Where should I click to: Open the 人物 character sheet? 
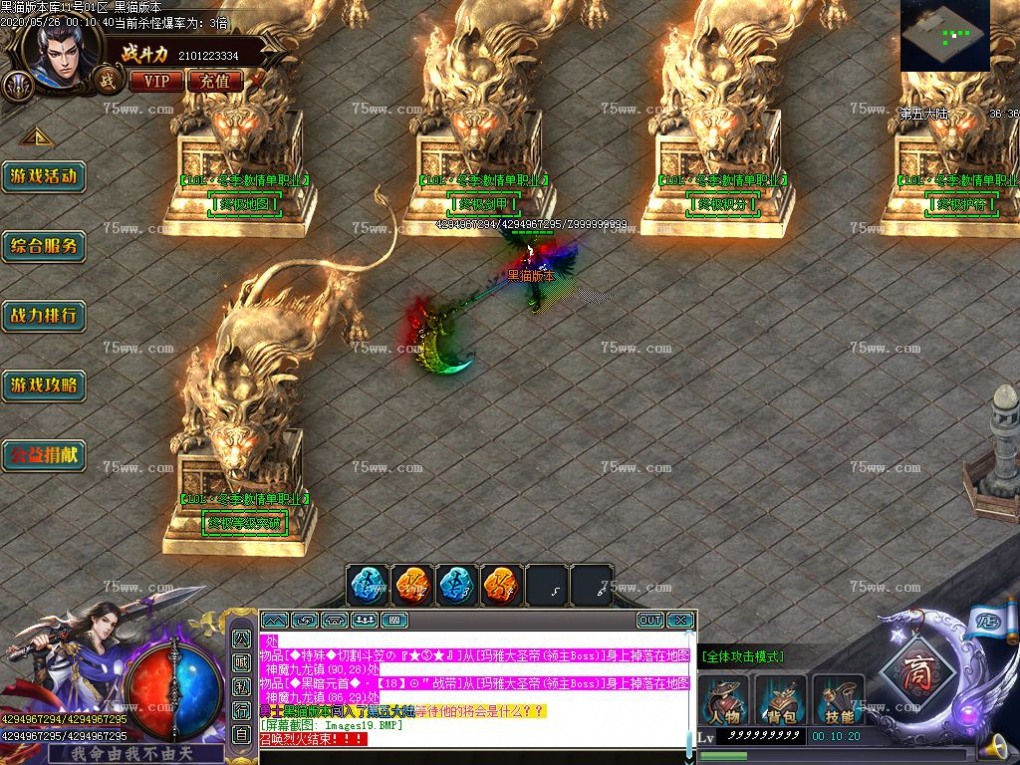724,700
